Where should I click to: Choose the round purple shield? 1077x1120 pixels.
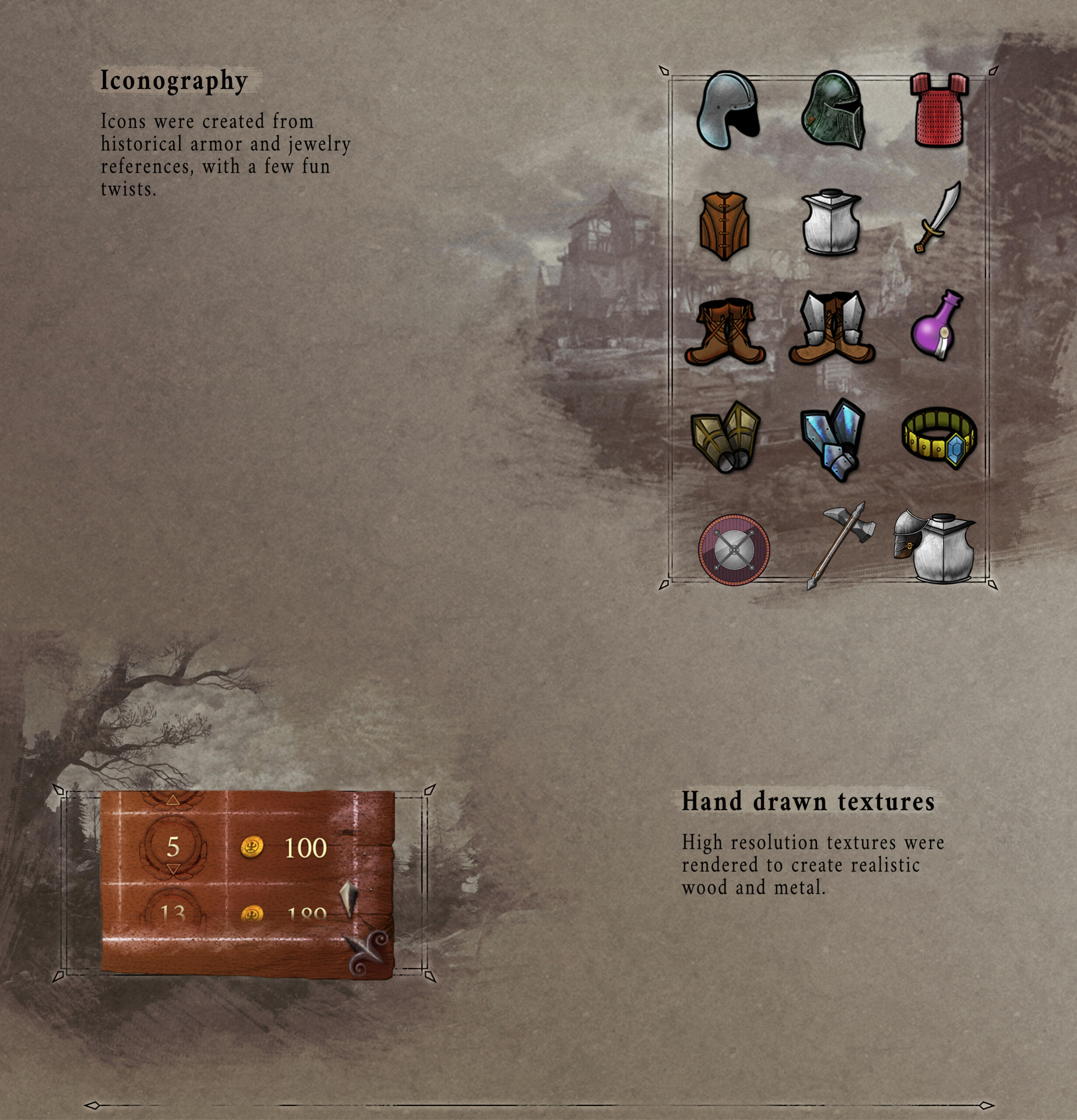[734, 549]
